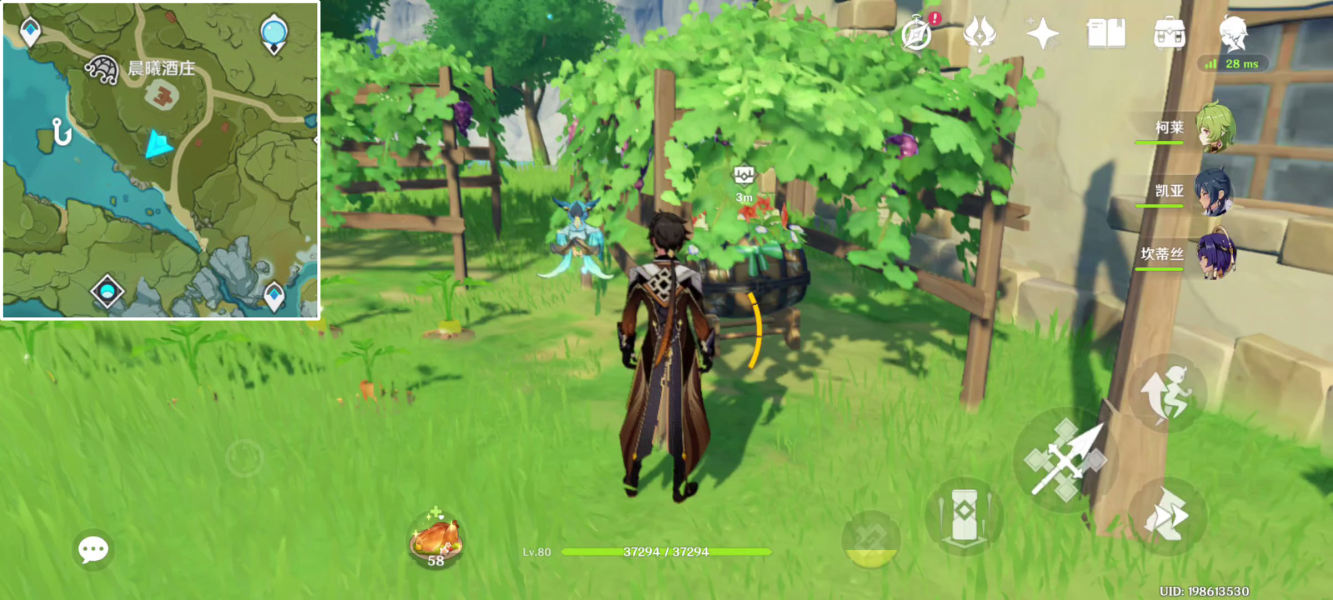Tap the spear normal attack button
Viewport: 1333px width, 600px height.
coord(1065,460)
